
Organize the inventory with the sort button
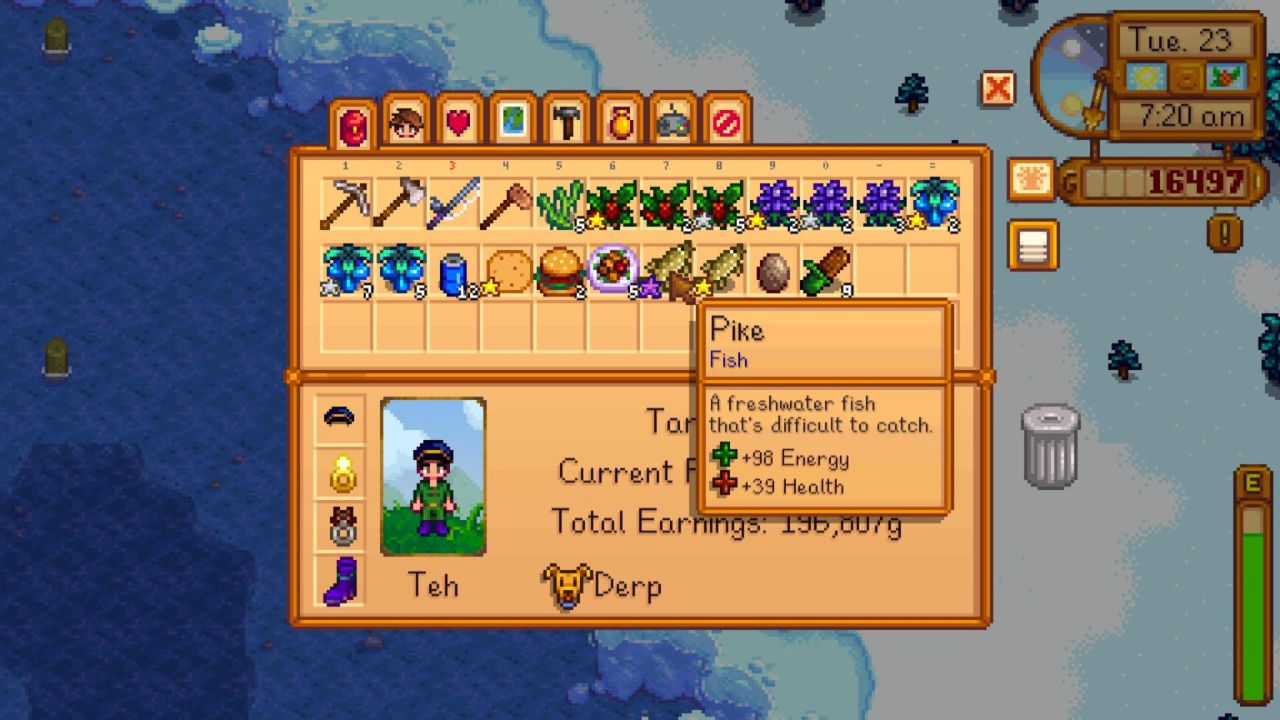[x=1033, y=245]
